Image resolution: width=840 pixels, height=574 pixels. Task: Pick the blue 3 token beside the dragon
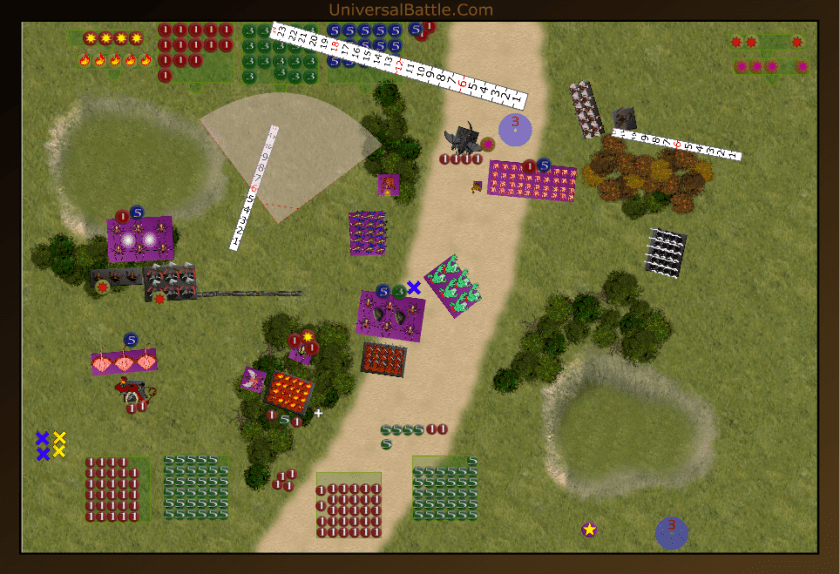(515, 128)
